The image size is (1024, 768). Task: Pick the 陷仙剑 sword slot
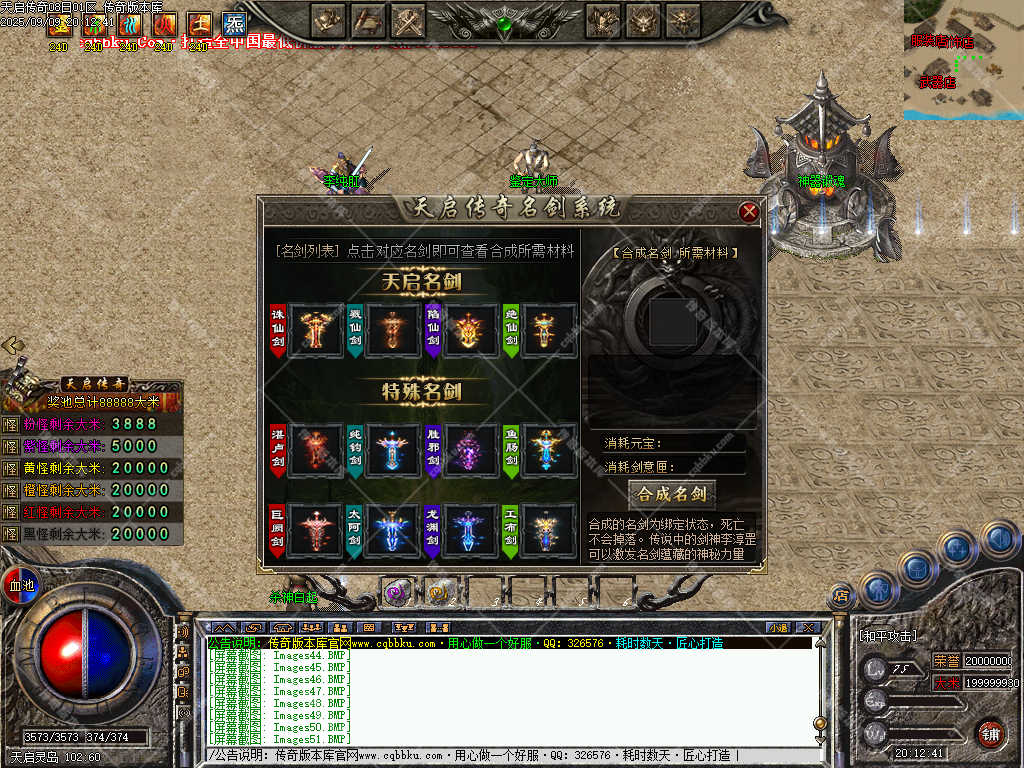(470, 330)
